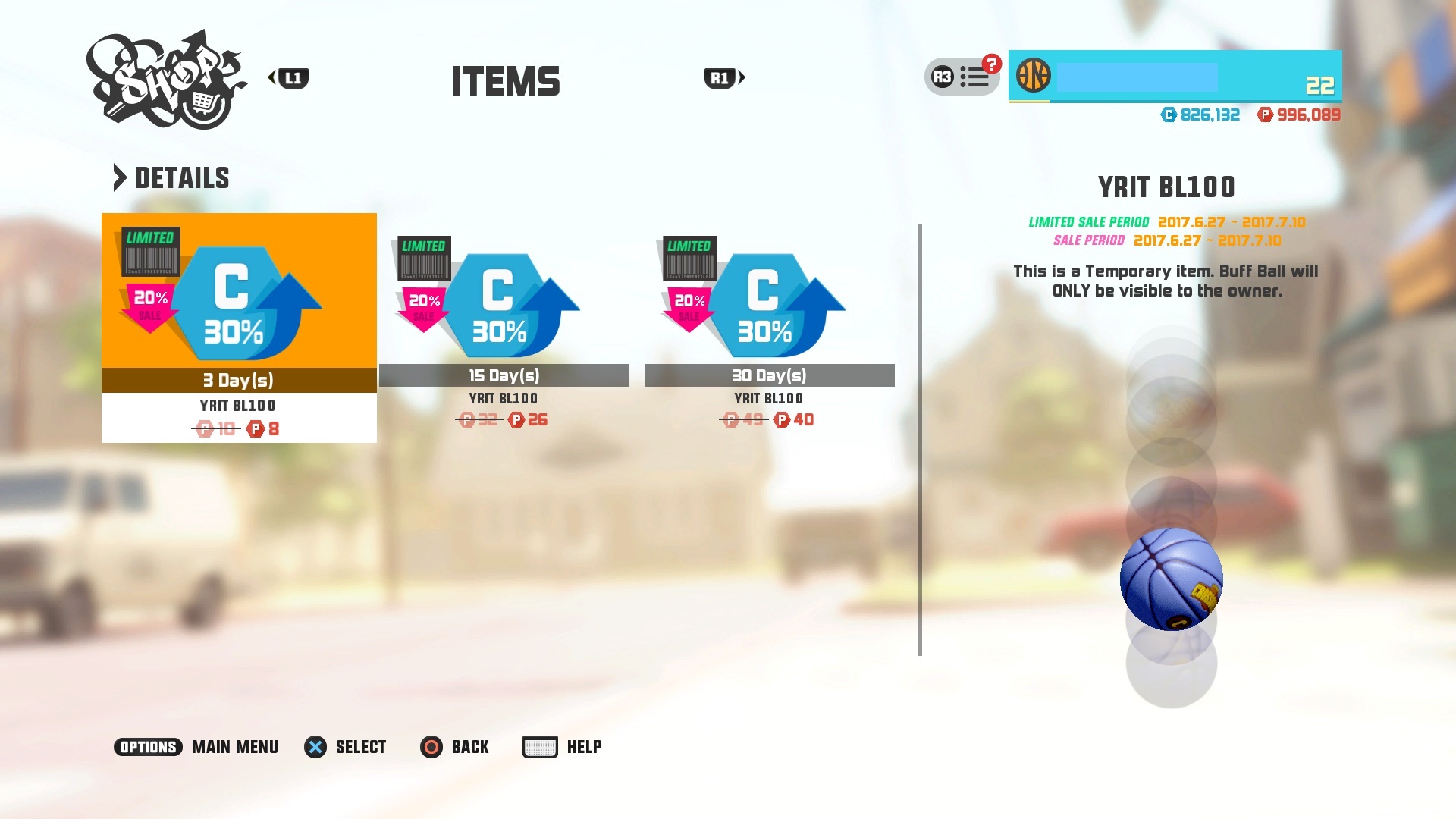Go to MAIN MENU
The image size is (1456, 819).
(196, 747)
